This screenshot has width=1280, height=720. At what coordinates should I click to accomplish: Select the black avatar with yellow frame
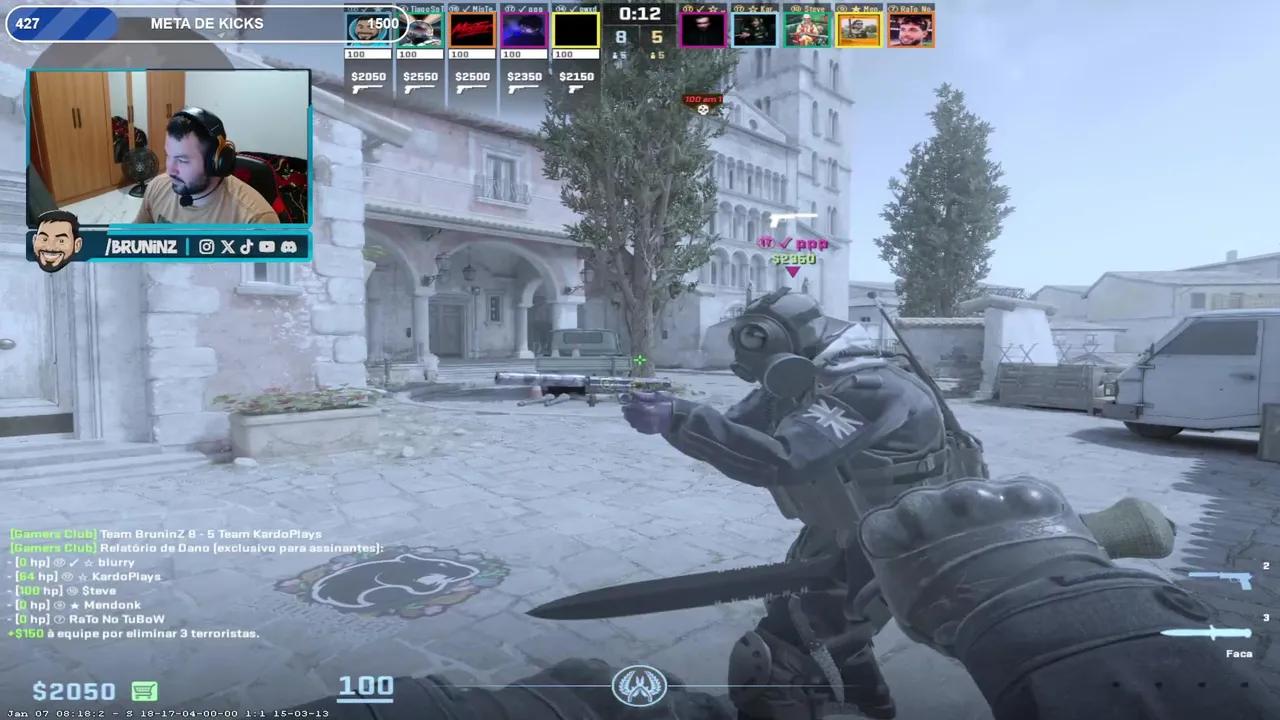click(576, 30)
